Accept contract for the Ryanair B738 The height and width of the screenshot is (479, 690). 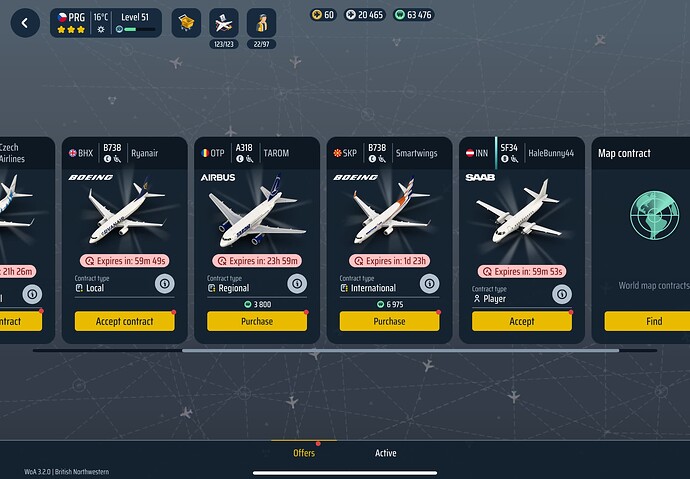[125, 321]
